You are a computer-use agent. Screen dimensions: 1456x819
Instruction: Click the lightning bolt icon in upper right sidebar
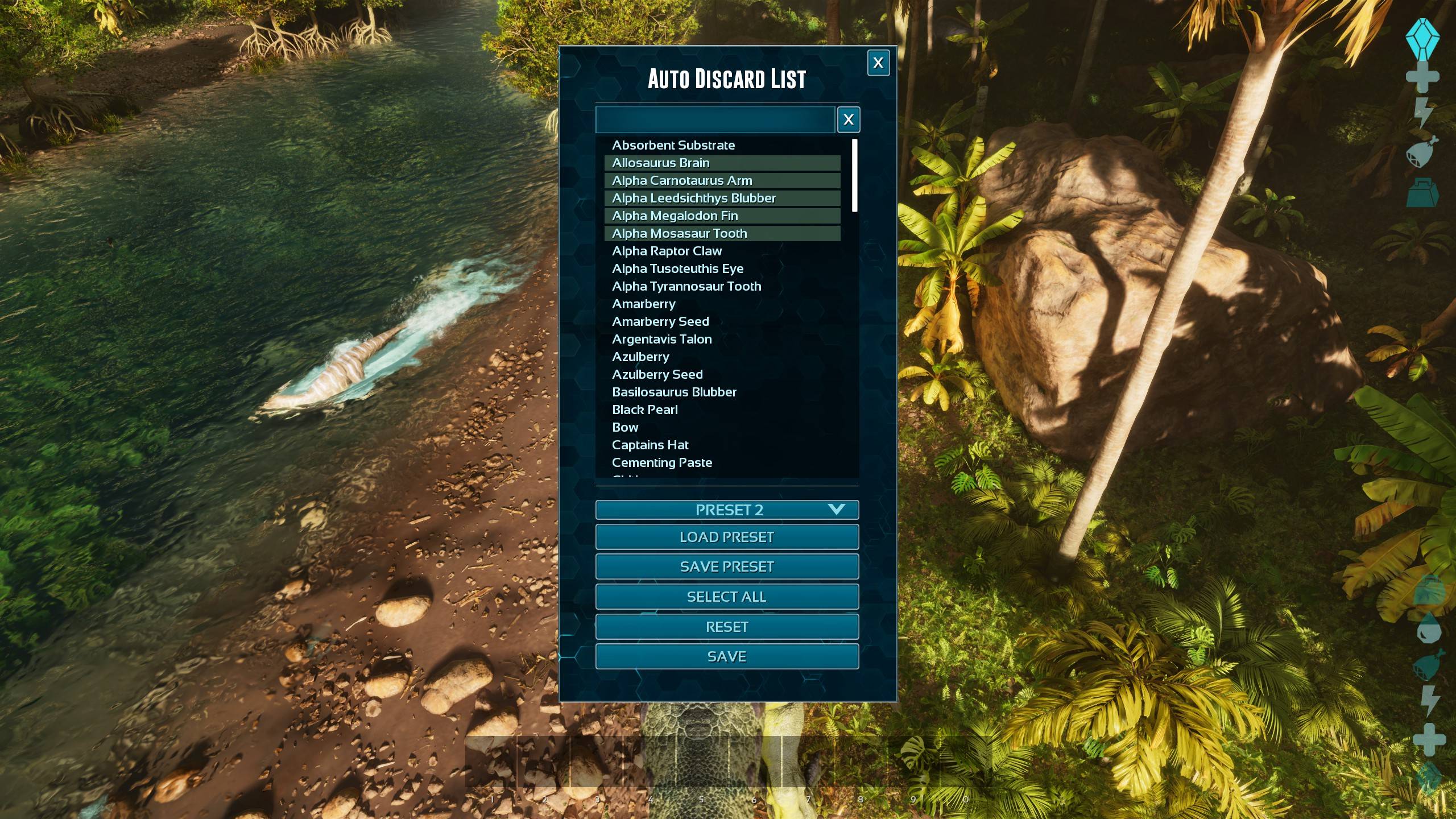click(1423, 110)
